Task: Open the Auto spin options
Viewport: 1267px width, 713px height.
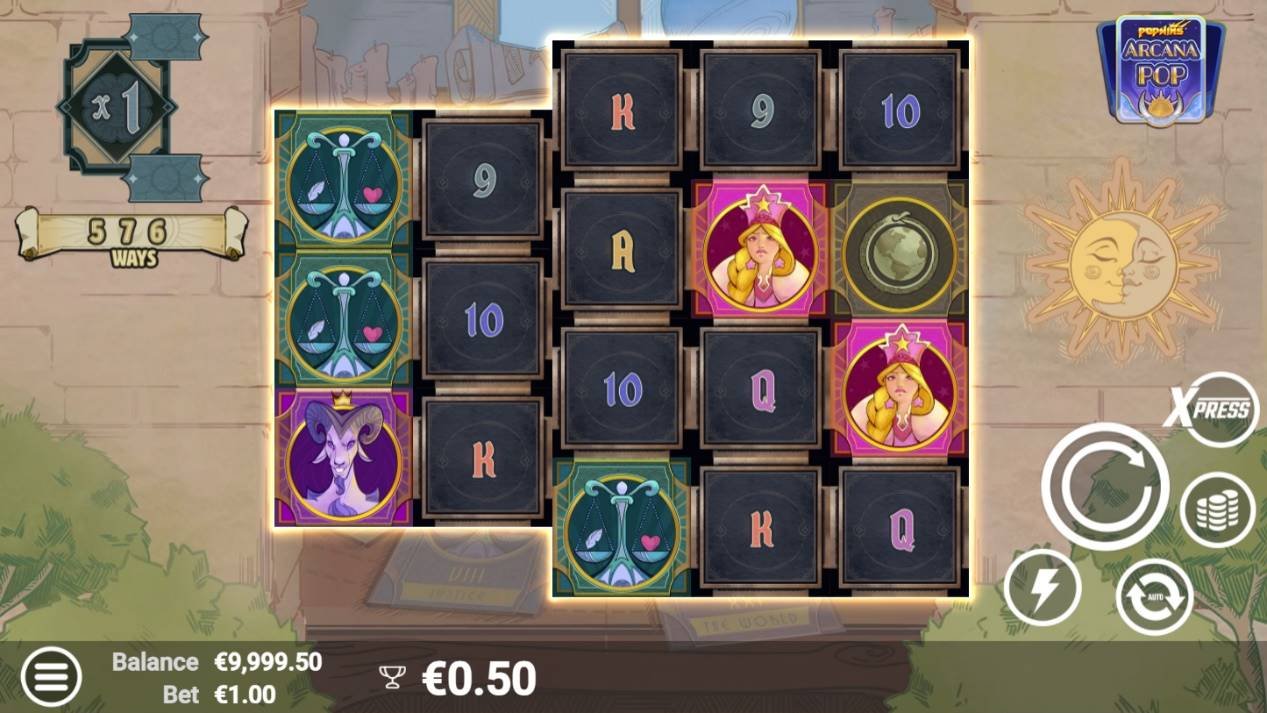Action: click(1154, 596)
